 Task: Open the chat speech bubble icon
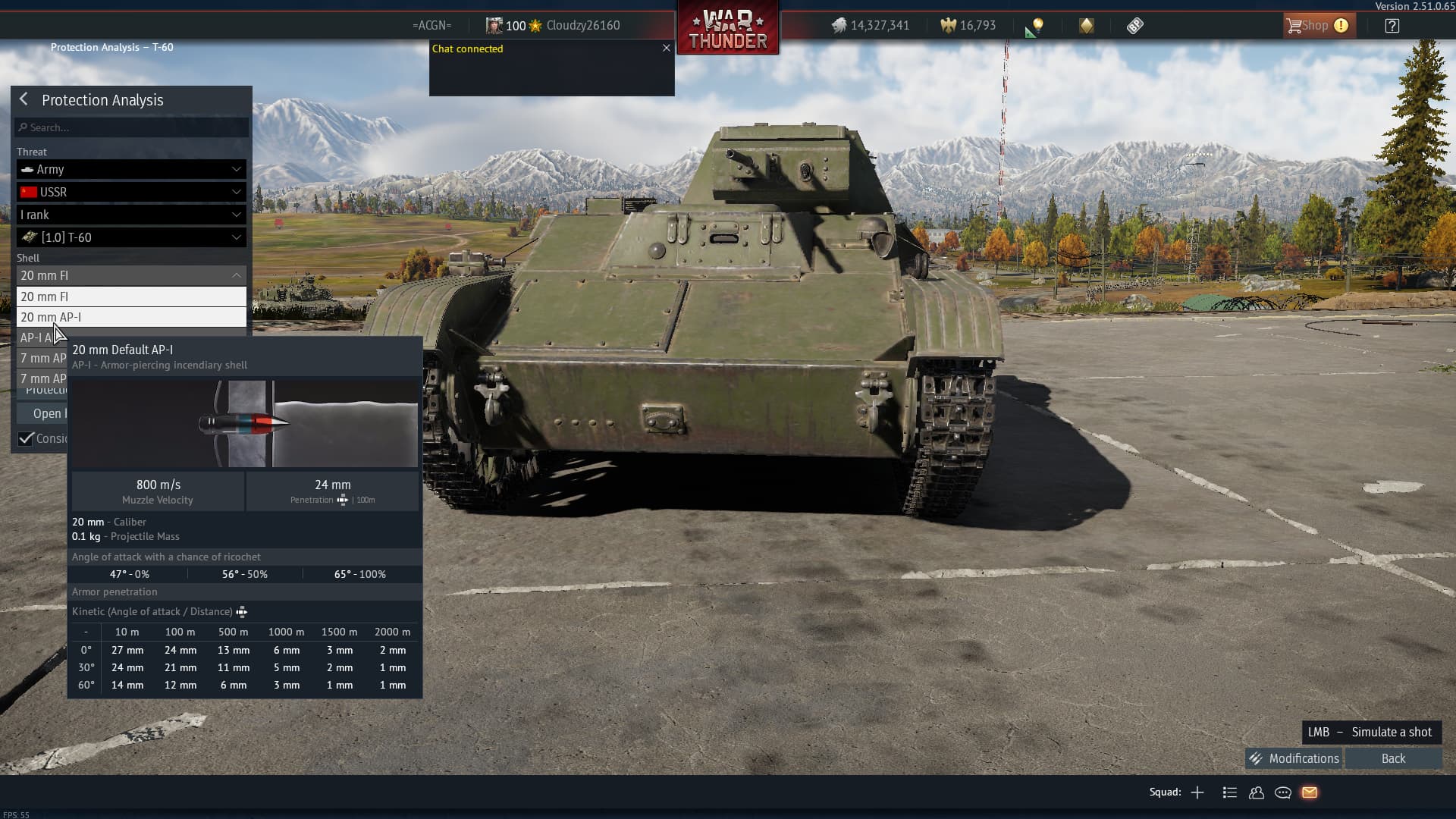click(x=1283, y=792)
